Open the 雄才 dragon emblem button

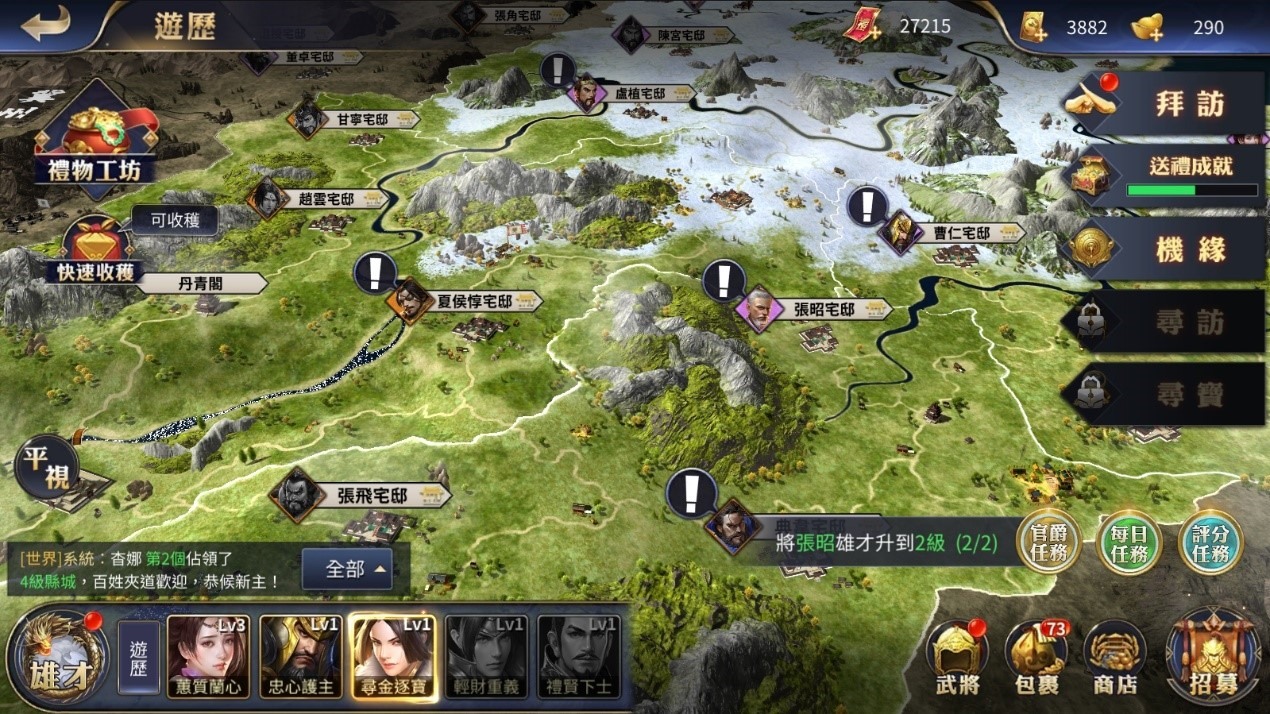point(56,656)
